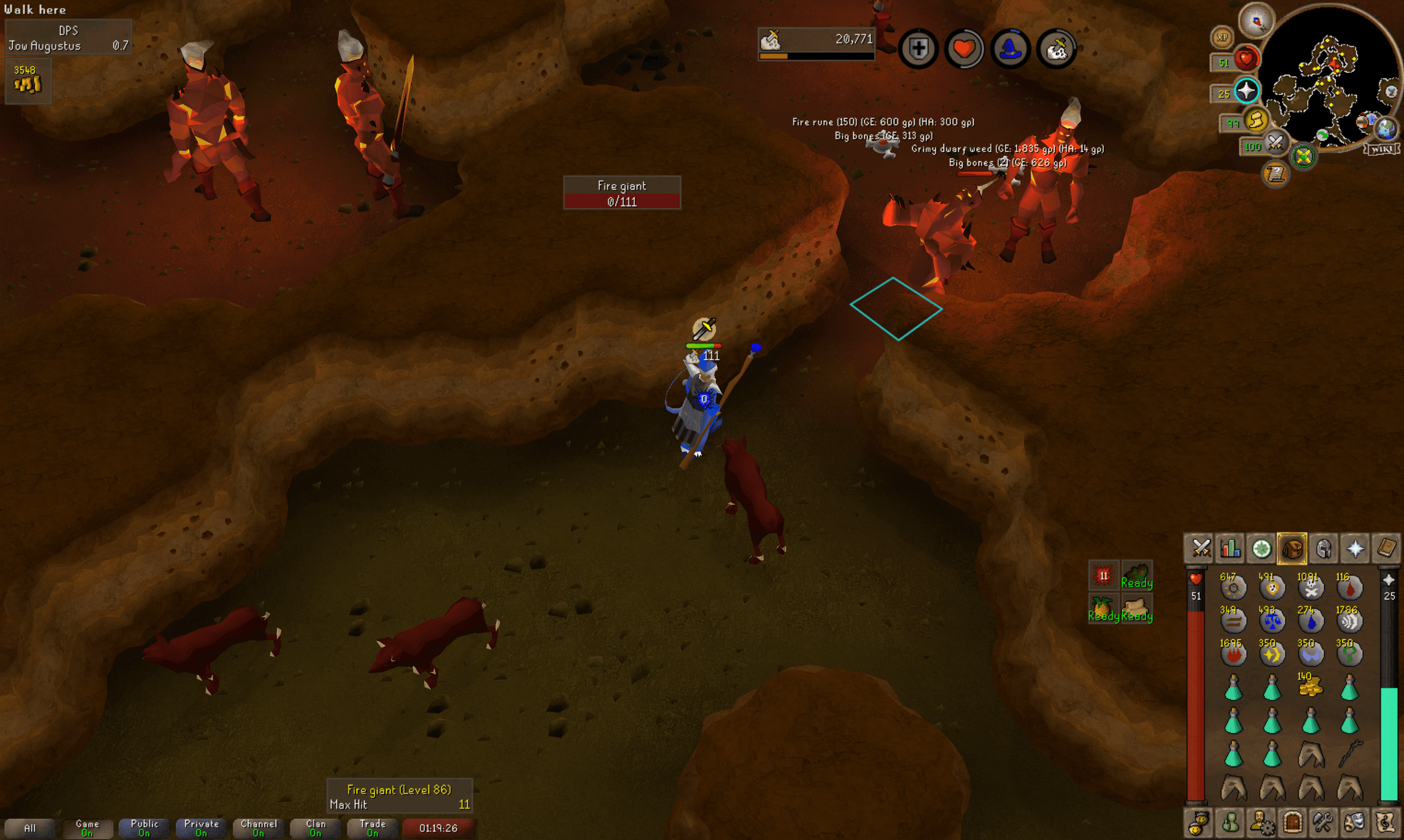Click the XP orb beside the minimap
The height and width of the screenshot is (840, 1404).
[1222, 37]
